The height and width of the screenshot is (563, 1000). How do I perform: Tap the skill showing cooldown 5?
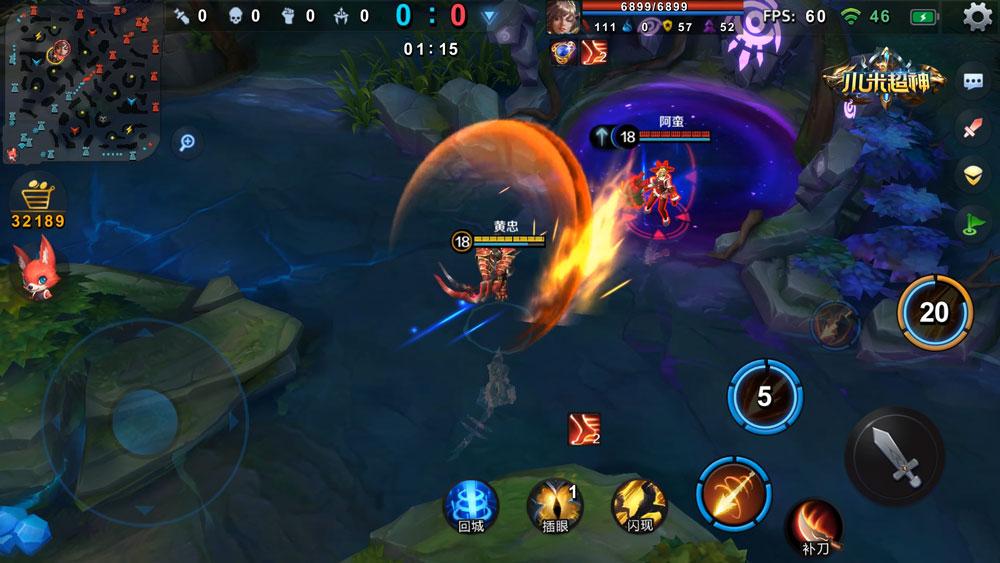(x=764, y=397)
